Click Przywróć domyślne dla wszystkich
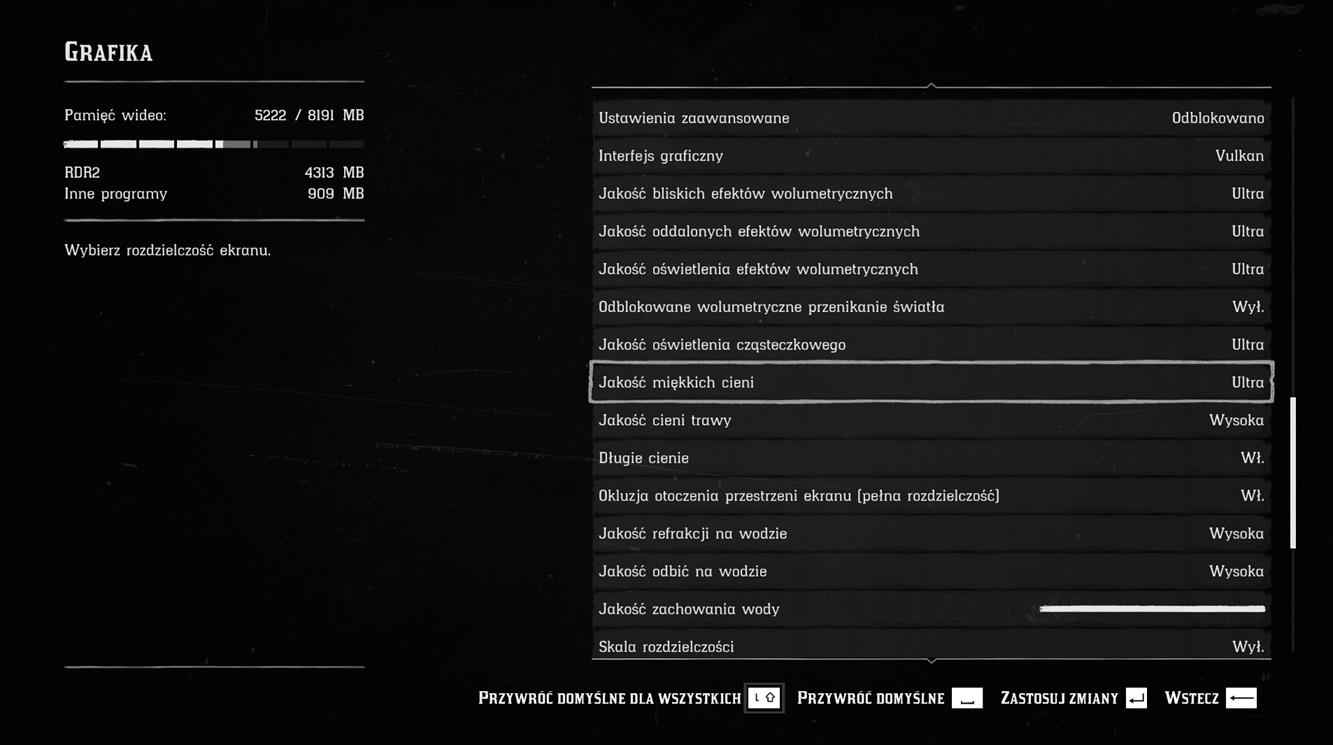The image size is (1333, 745). [629, 698]
